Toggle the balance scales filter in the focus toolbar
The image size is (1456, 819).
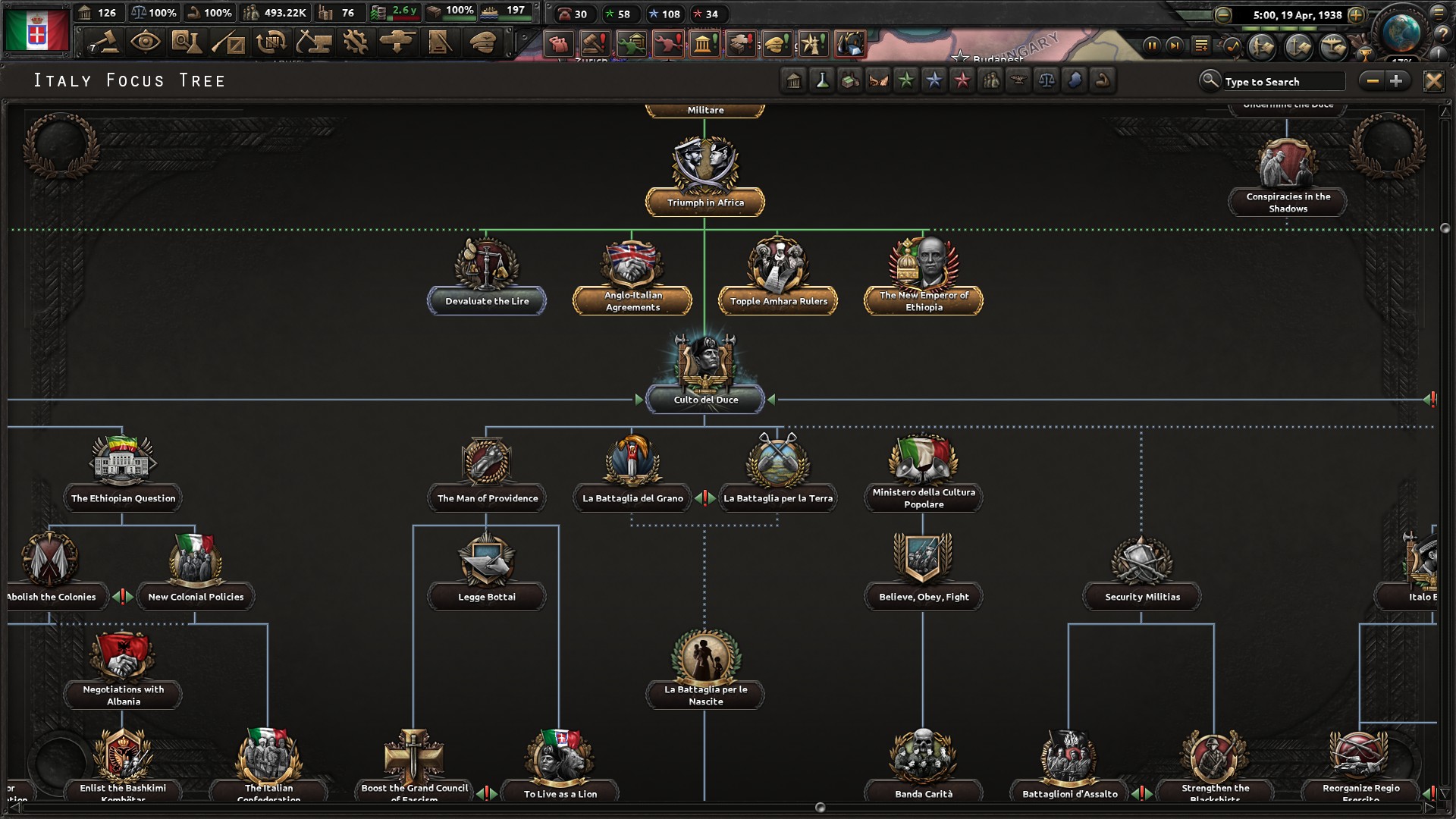tap(1047, 80)
